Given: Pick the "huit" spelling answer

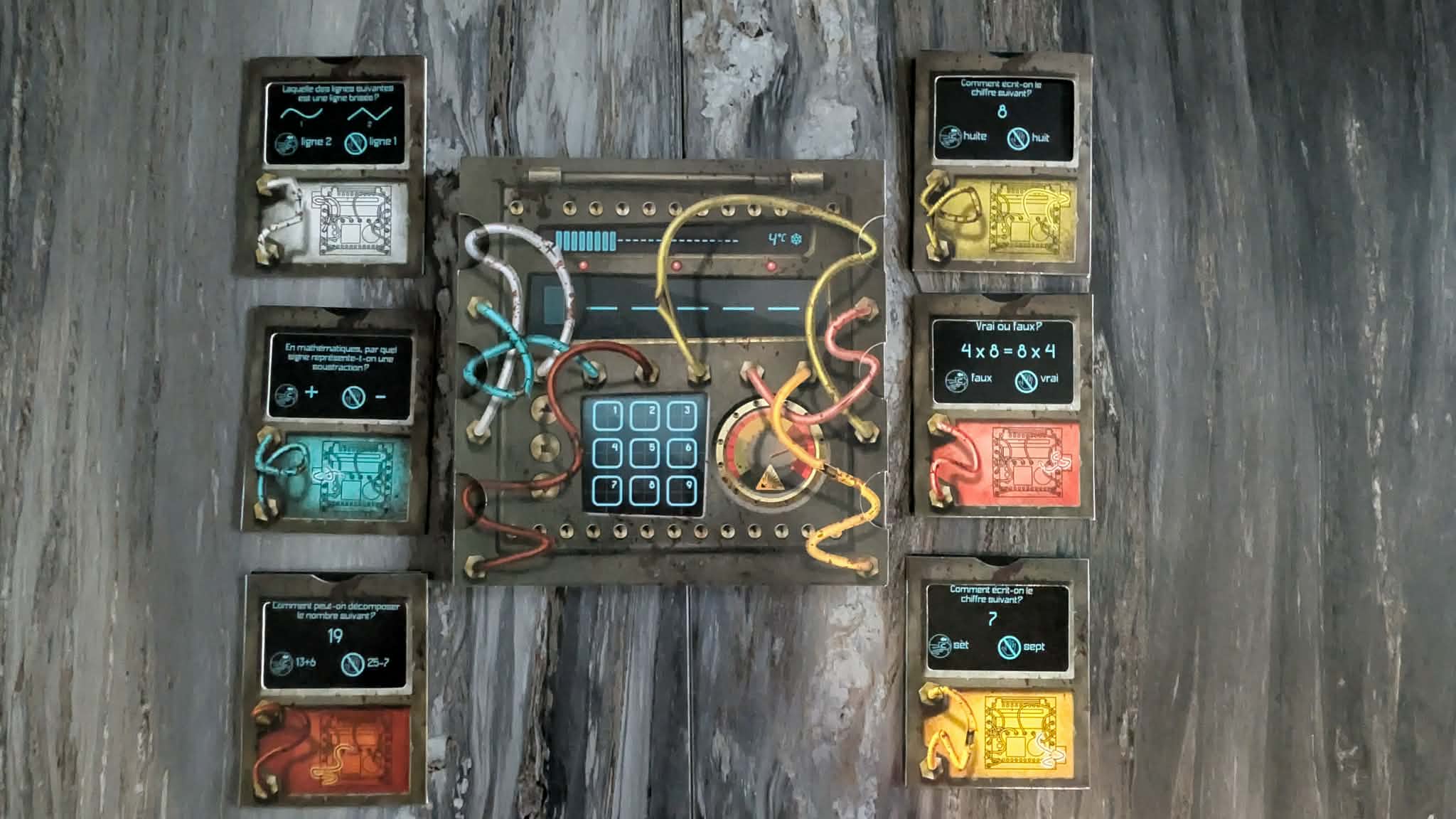Looking at the screenshot, I should (1031, 137).
